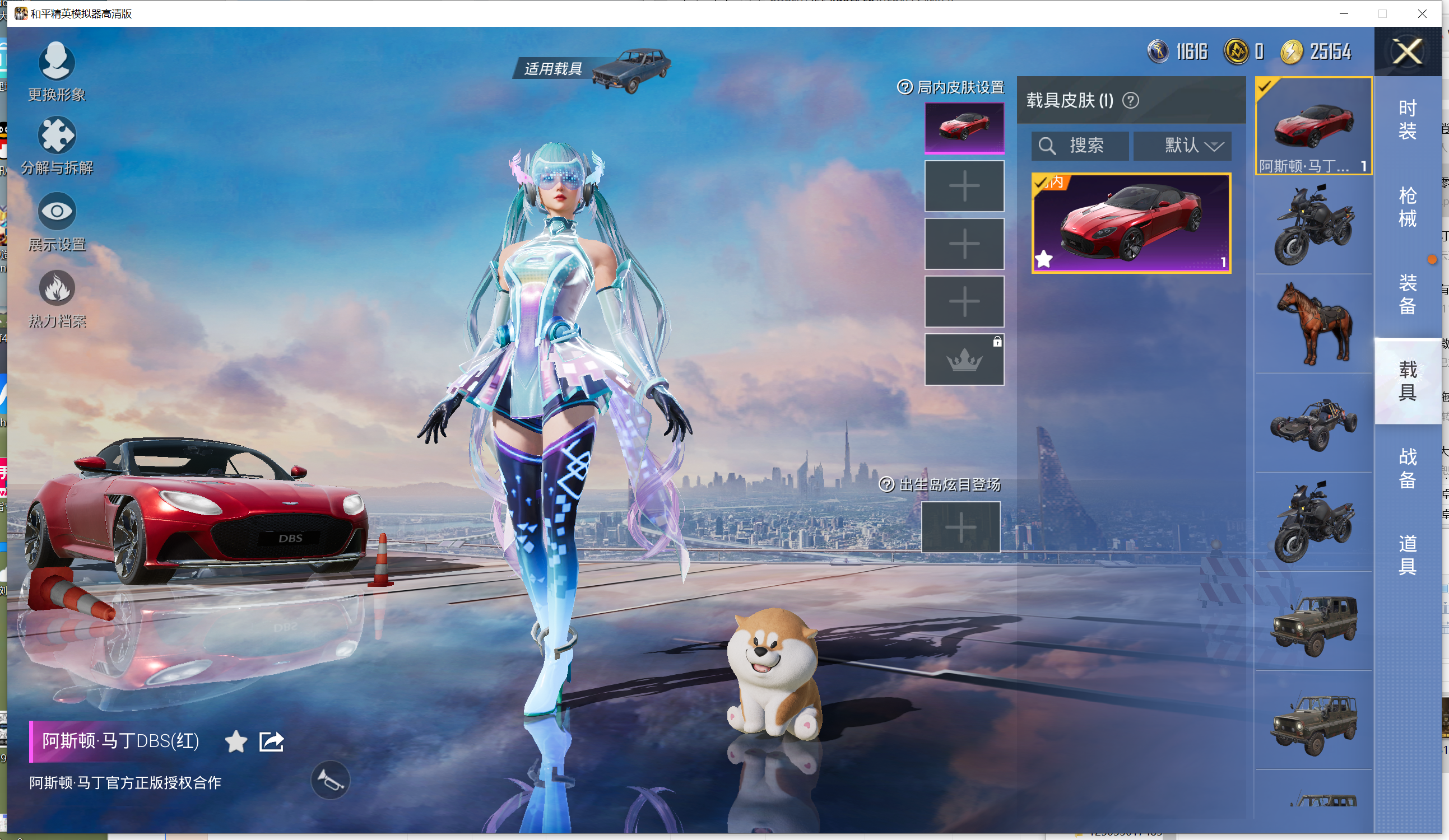Image resolution: width=1449 pixels, height=840 pixels.
Task: Choose the buggy in the vehicle list
Action: click(x=1313, y=423)
